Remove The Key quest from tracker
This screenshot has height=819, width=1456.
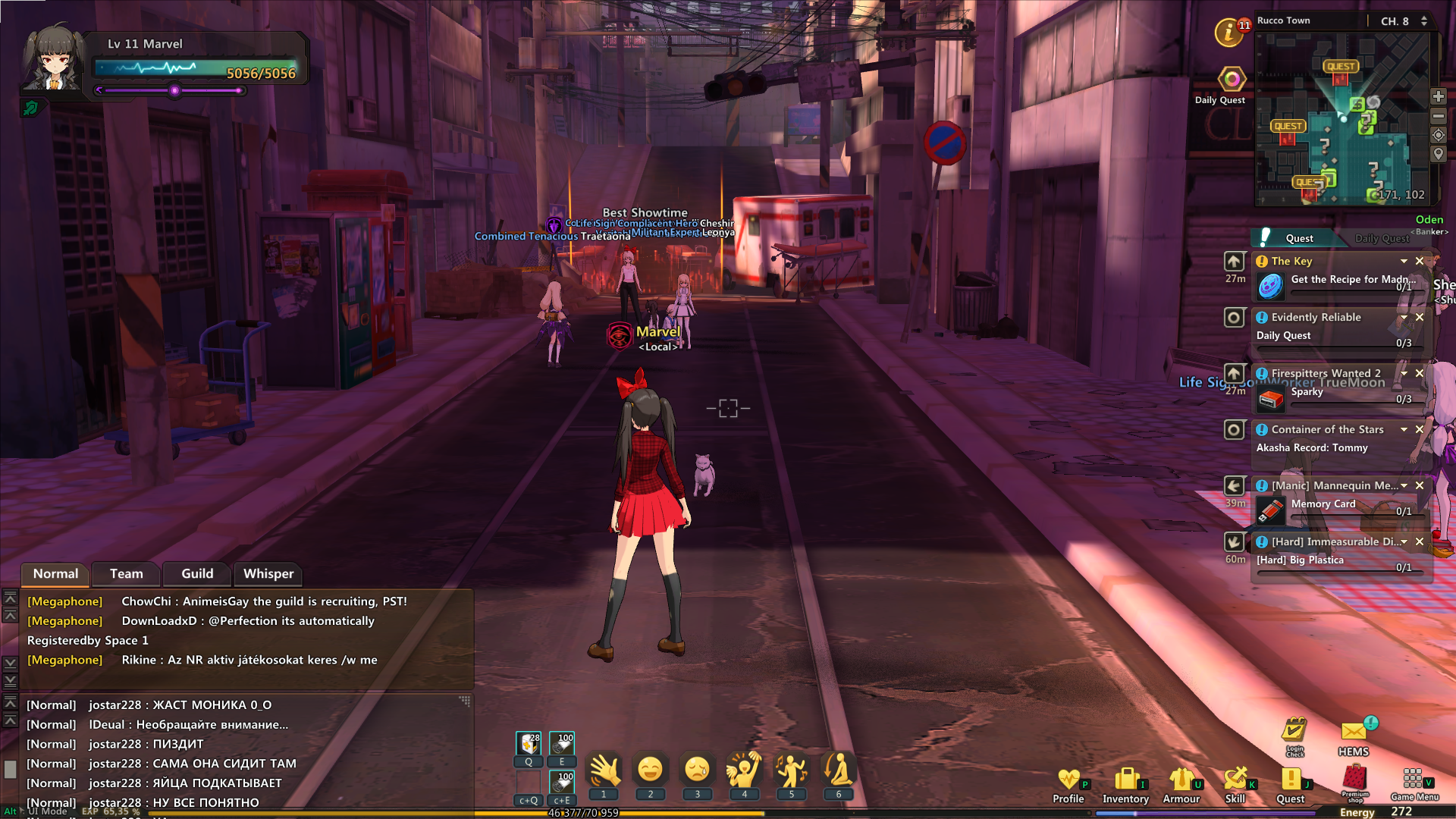[x=1420, y=261]
